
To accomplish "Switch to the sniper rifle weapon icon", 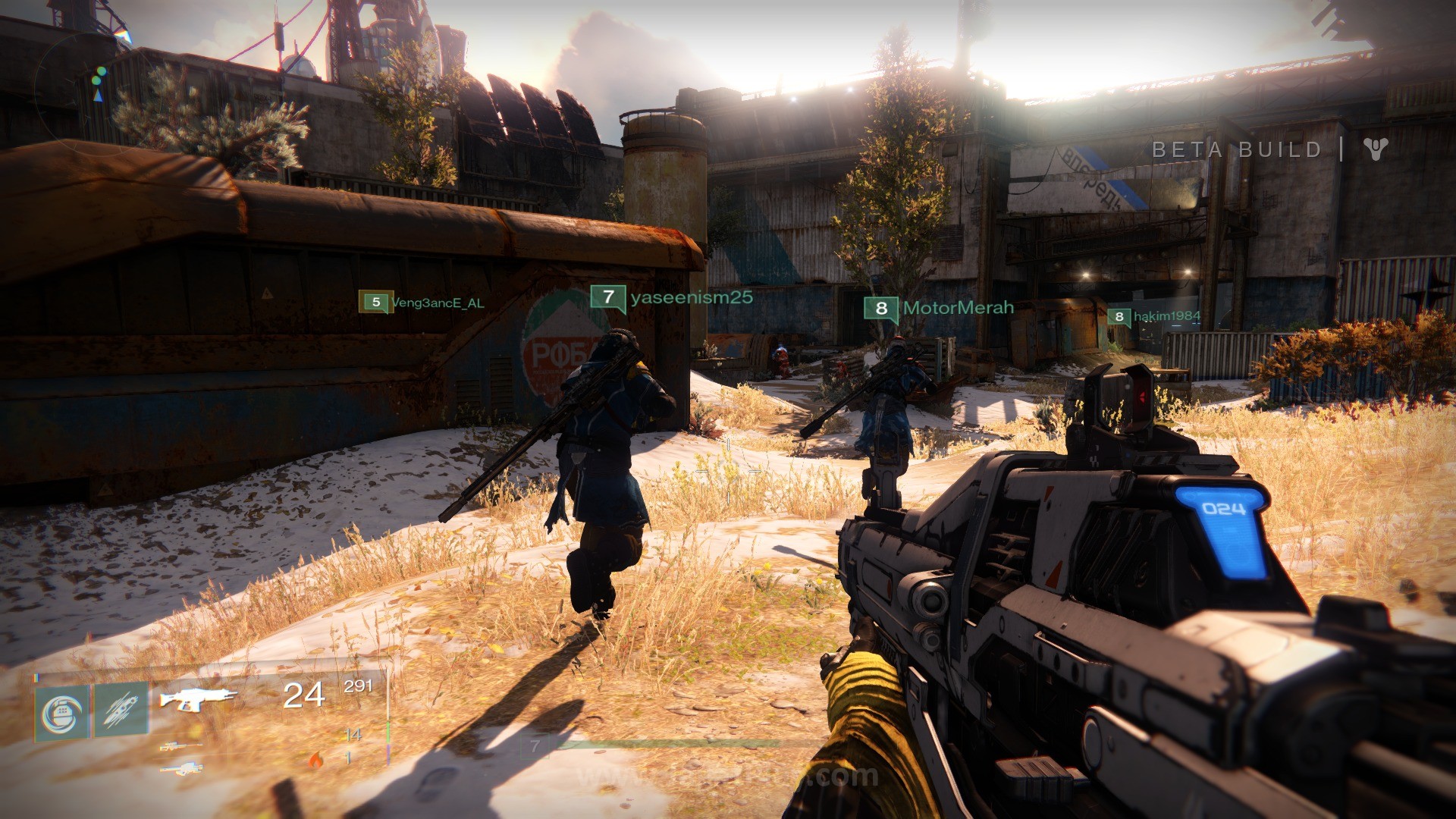I will (180, 746).
